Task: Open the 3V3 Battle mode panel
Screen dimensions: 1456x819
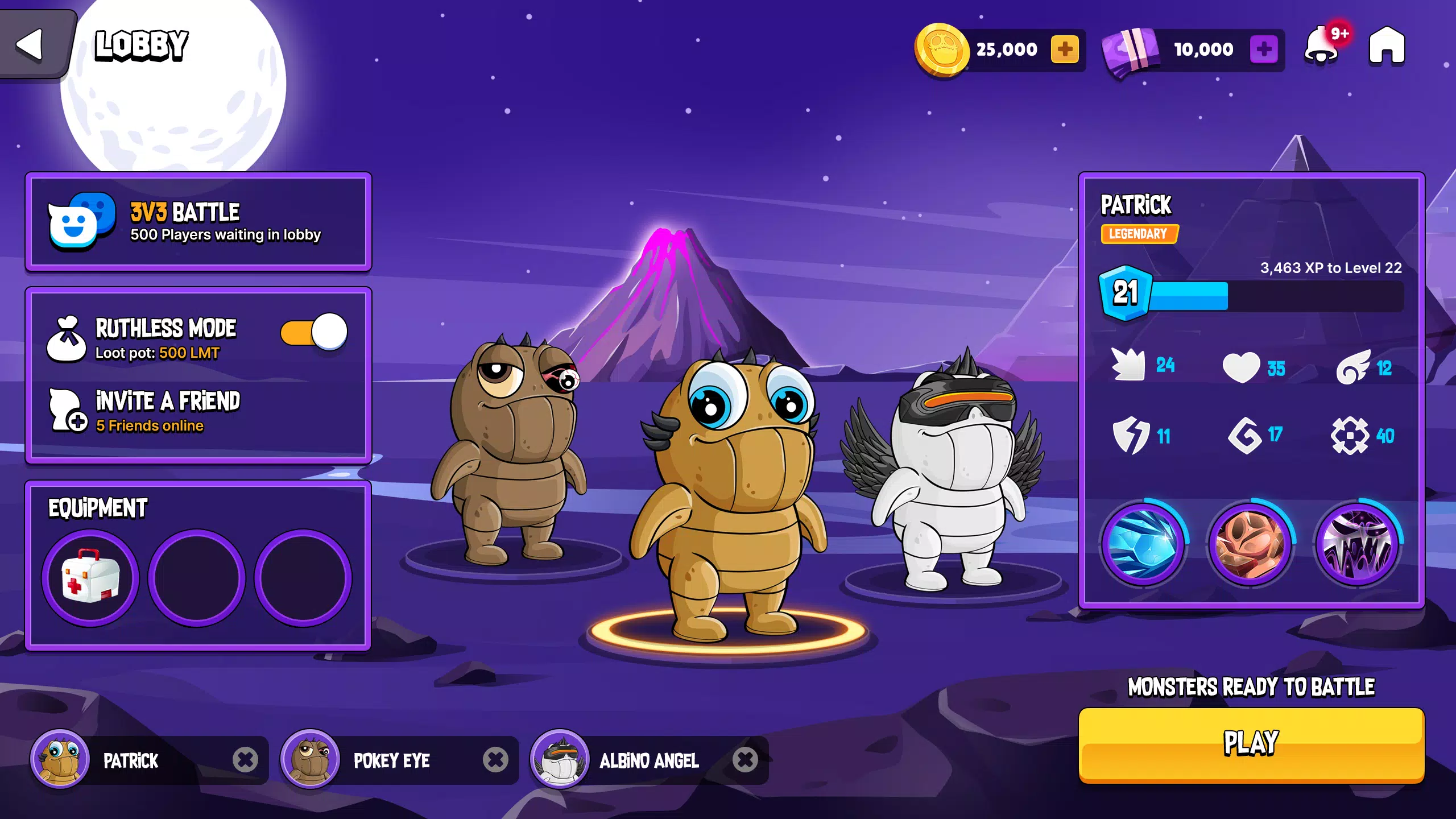Action: click(x=198, y=222)
